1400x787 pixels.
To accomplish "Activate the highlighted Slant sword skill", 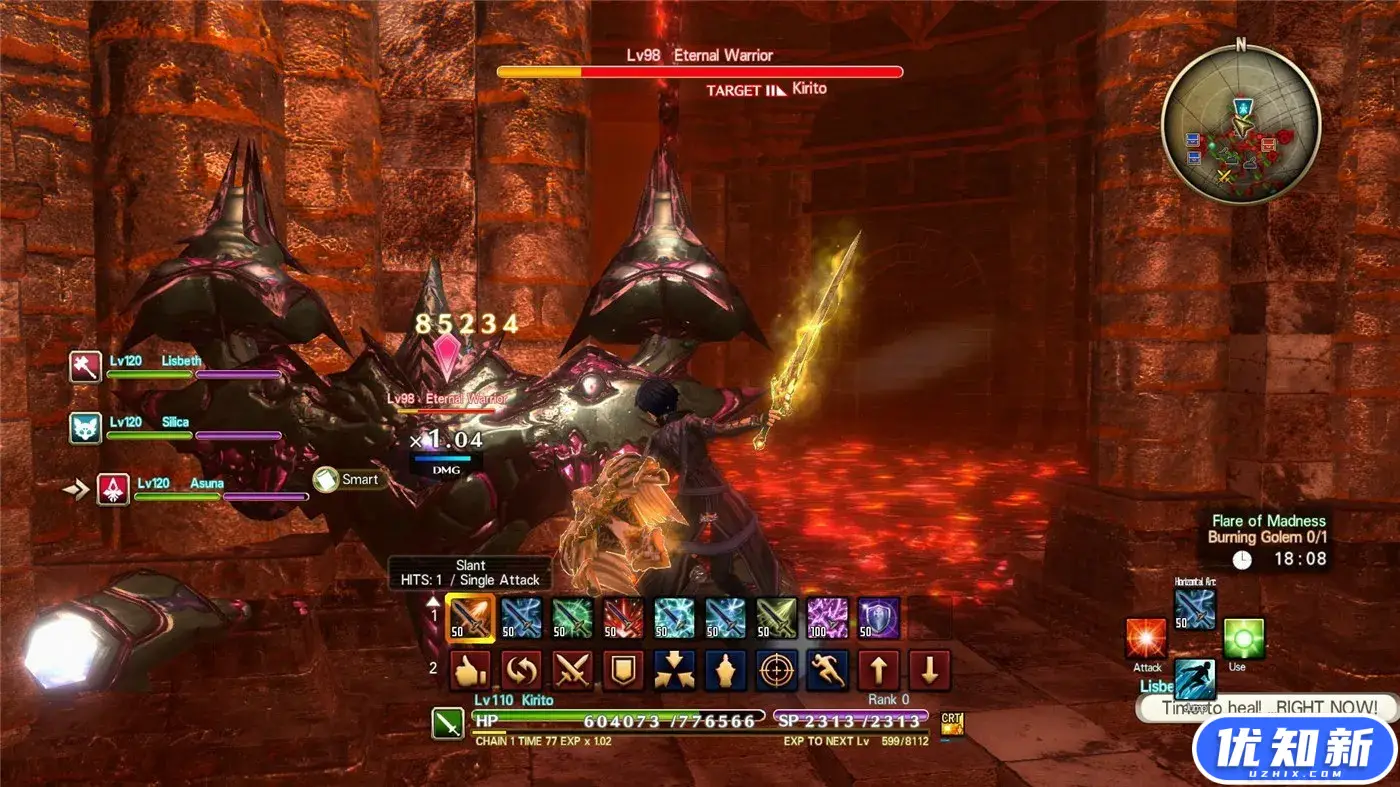I will 470,618.
